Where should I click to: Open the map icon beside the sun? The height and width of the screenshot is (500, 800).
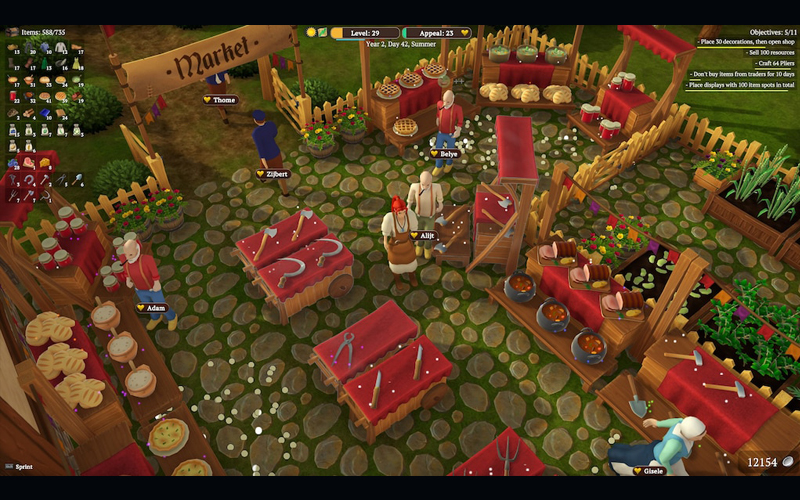click(323, 32)
